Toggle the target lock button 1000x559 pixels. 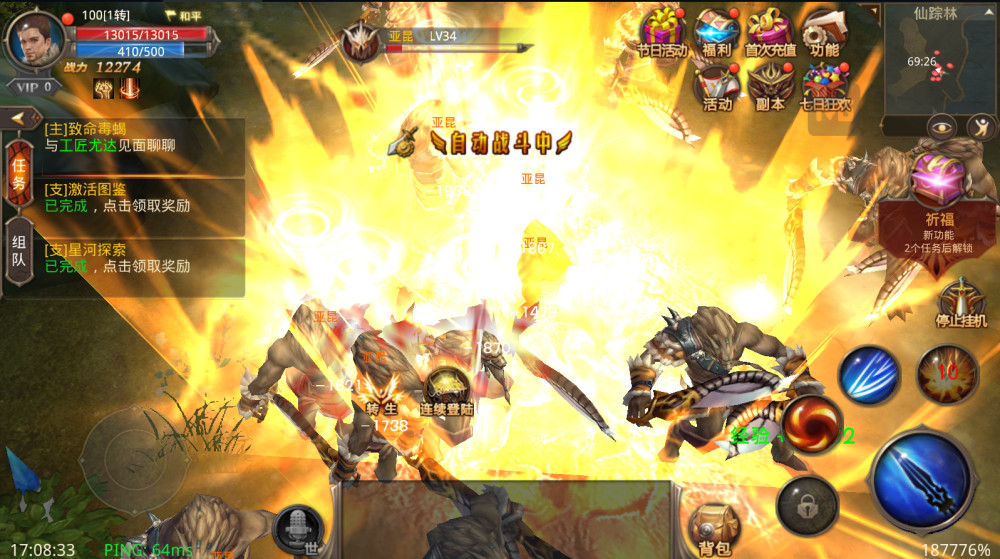pyautogui.click(x=807, y=504)
